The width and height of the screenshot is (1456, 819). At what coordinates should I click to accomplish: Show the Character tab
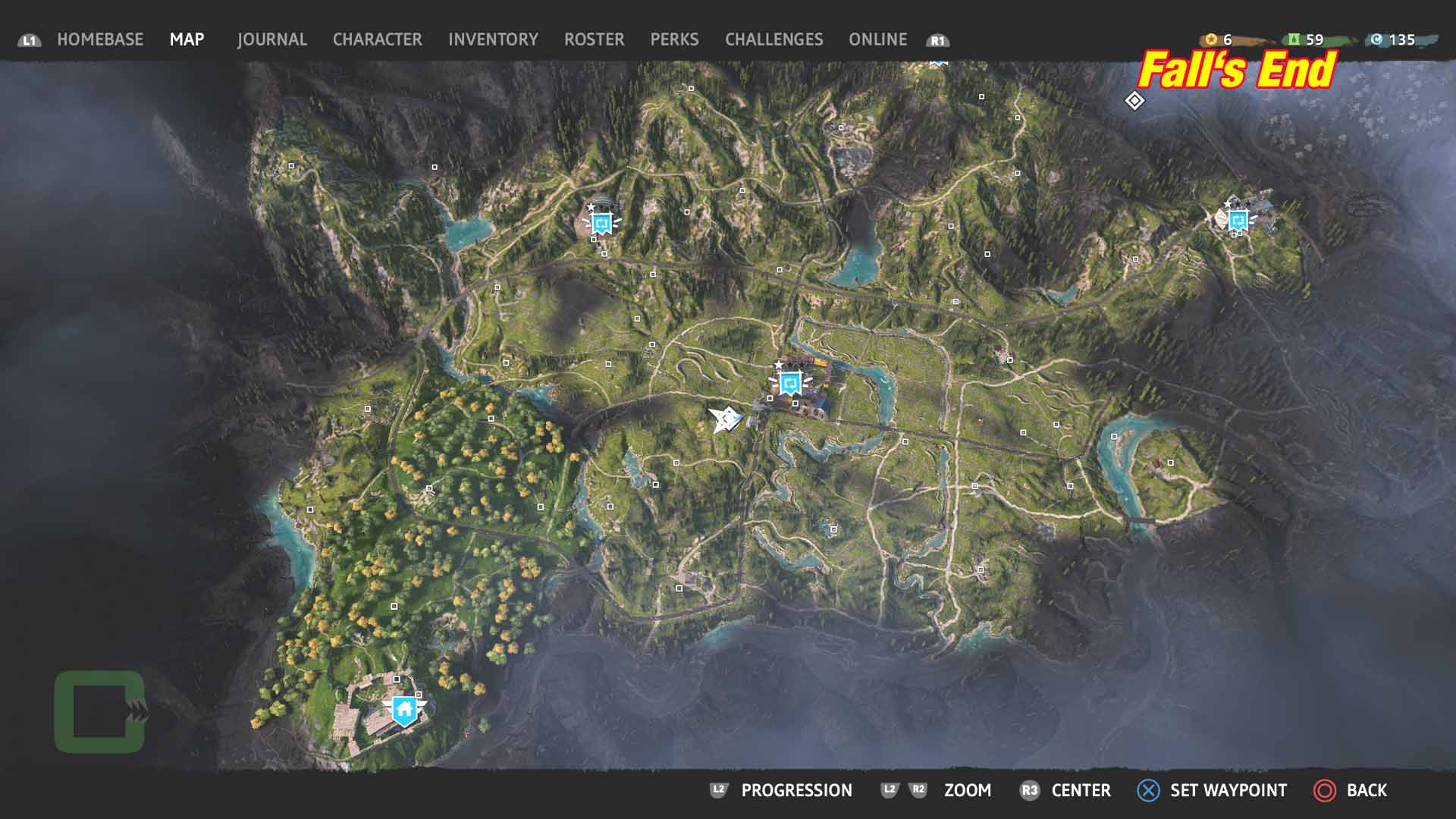click(x=377, y=39)
